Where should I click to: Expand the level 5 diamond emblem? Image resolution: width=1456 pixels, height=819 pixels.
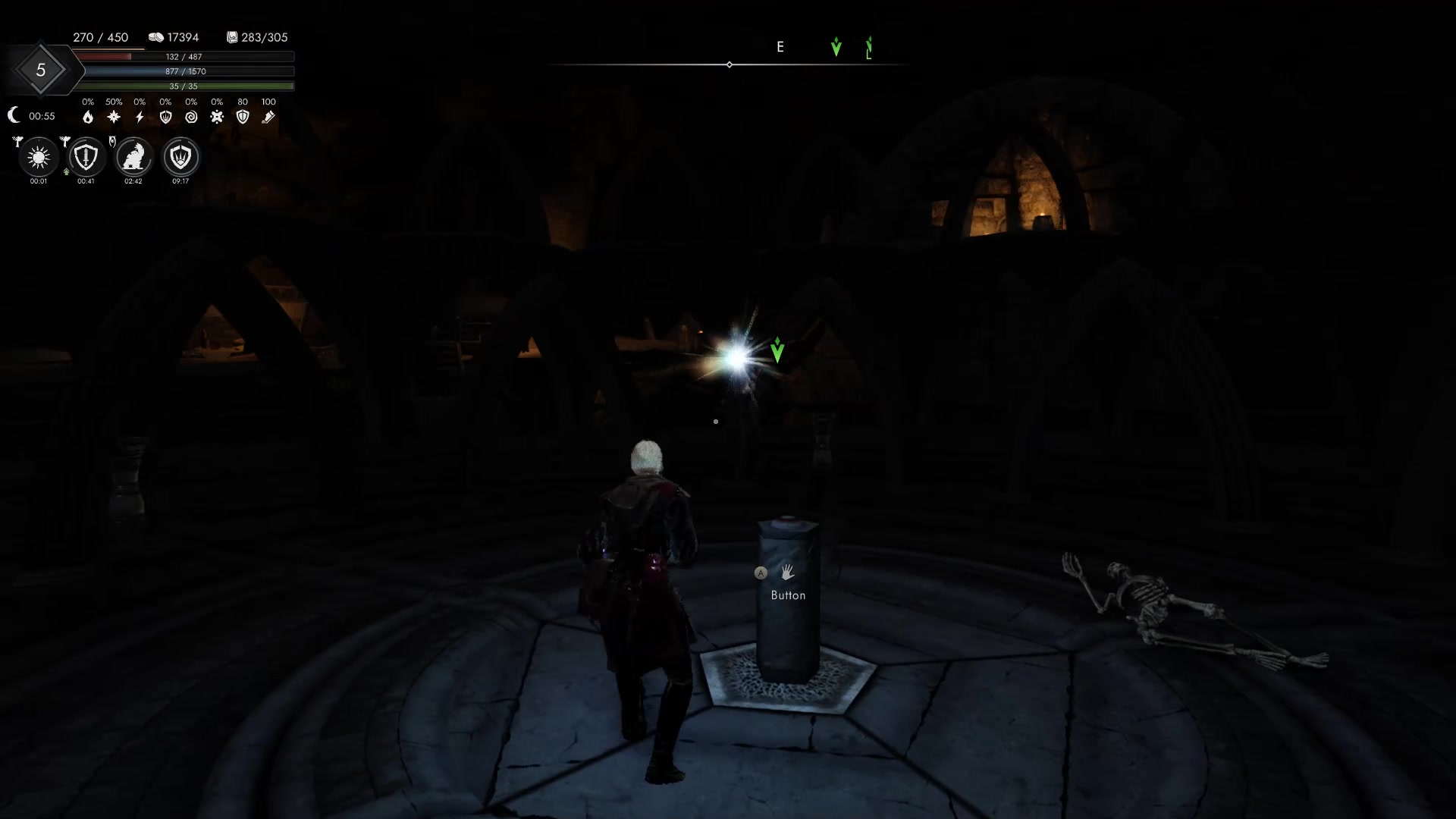pos(42,70)
